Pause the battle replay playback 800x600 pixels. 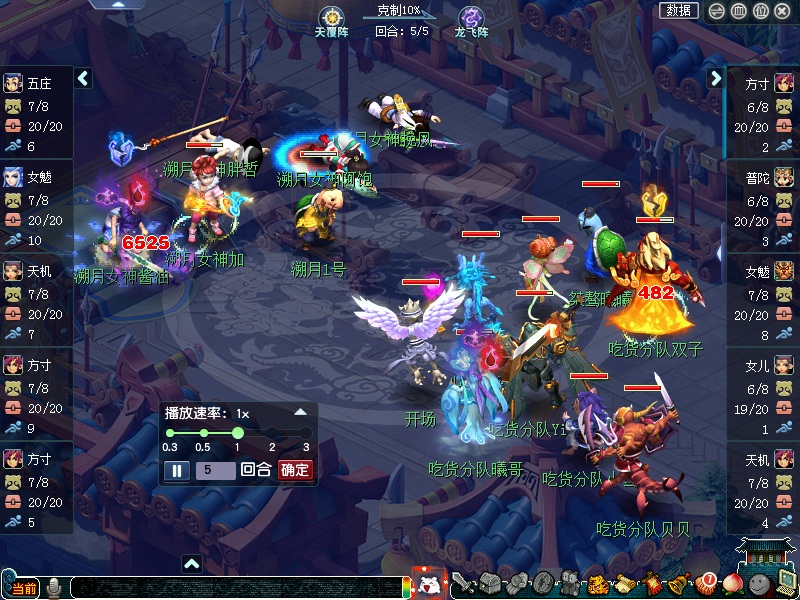(176, 470)
